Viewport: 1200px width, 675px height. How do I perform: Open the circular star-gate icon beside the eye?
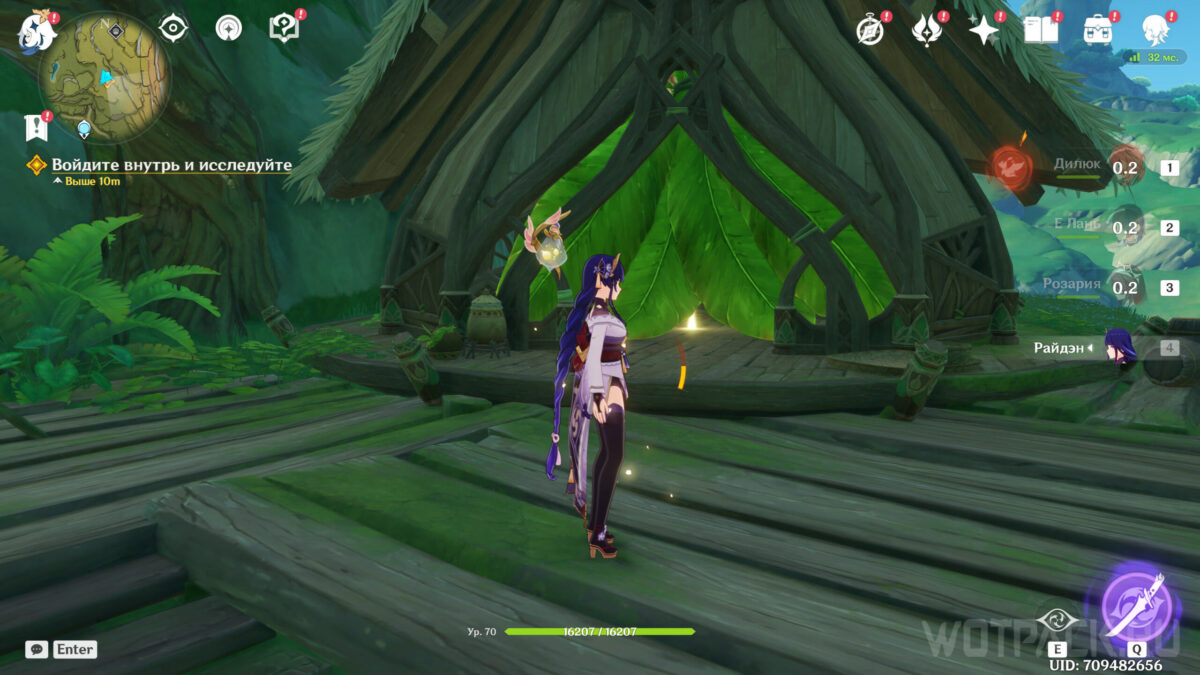point(229,28)
